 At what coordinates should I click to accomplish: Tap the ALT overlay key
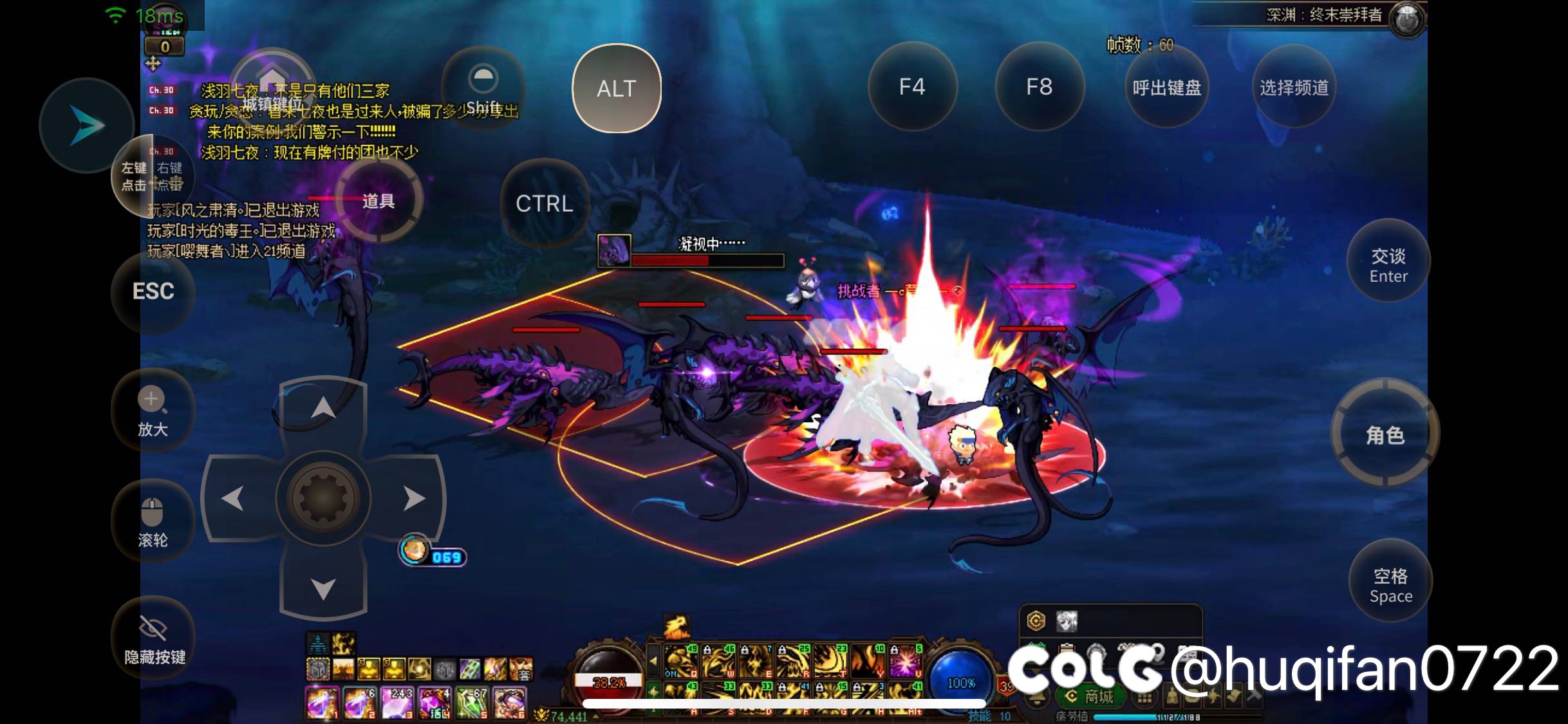(x=616, y=88)
